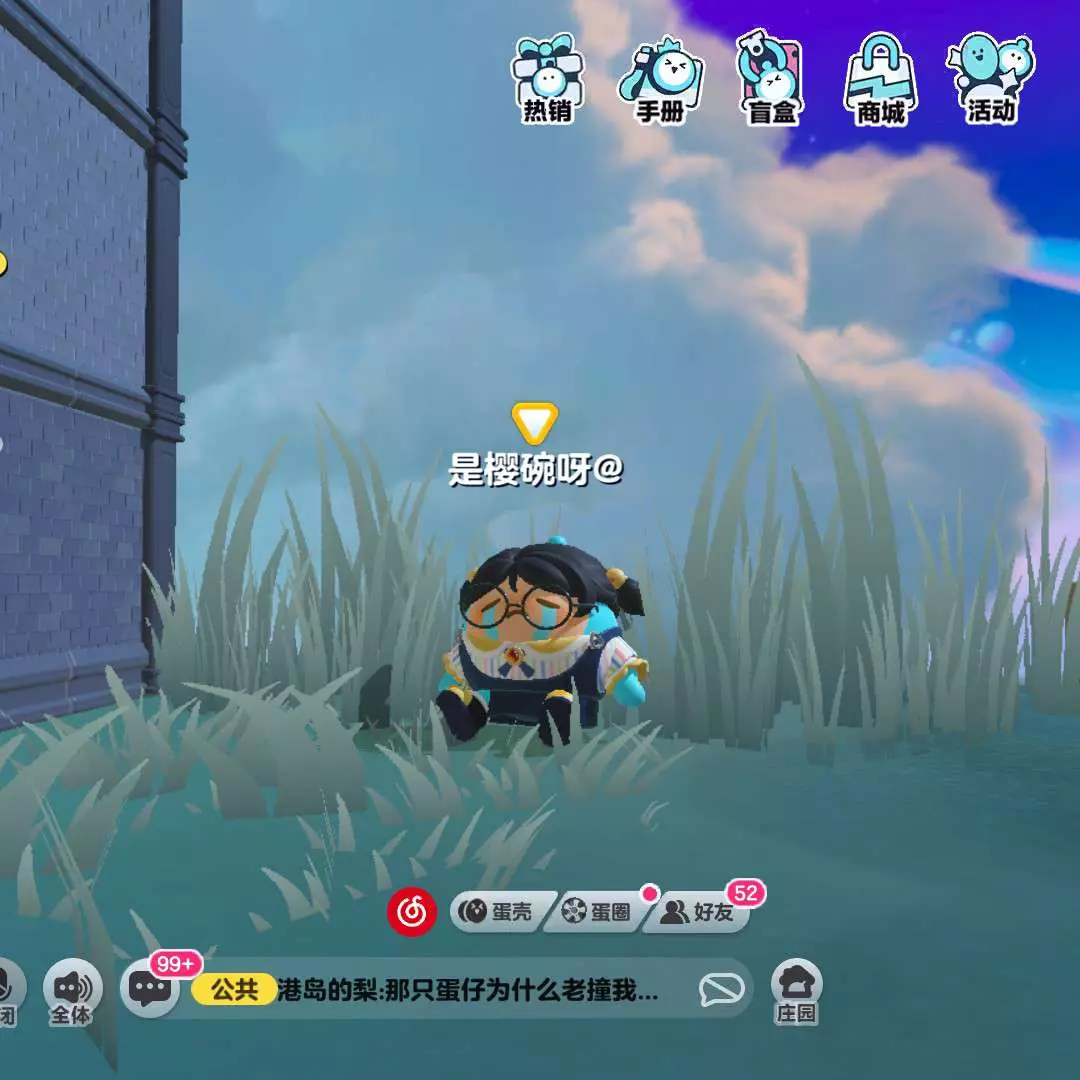The width and height of the screenshot is (1080, 1080).
Task: Open the 蛋圈 social circle
Action: (597, 912)
